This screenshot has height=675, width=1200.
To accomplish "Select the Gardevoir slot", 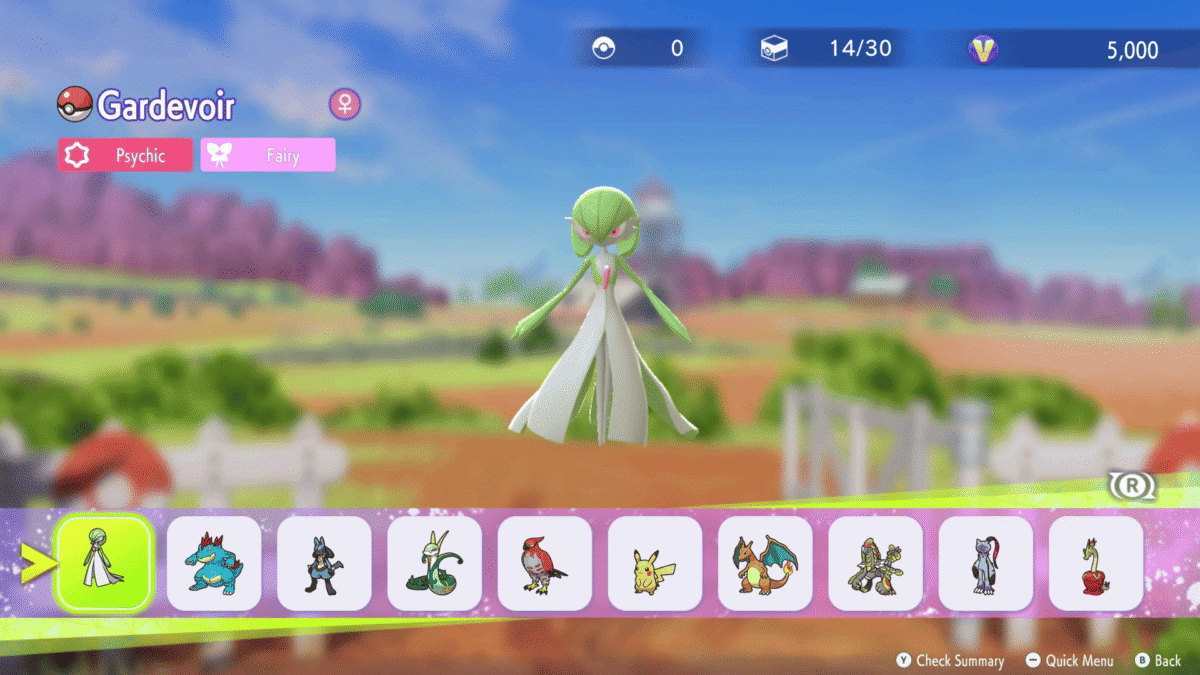I will tap(104, 563).
